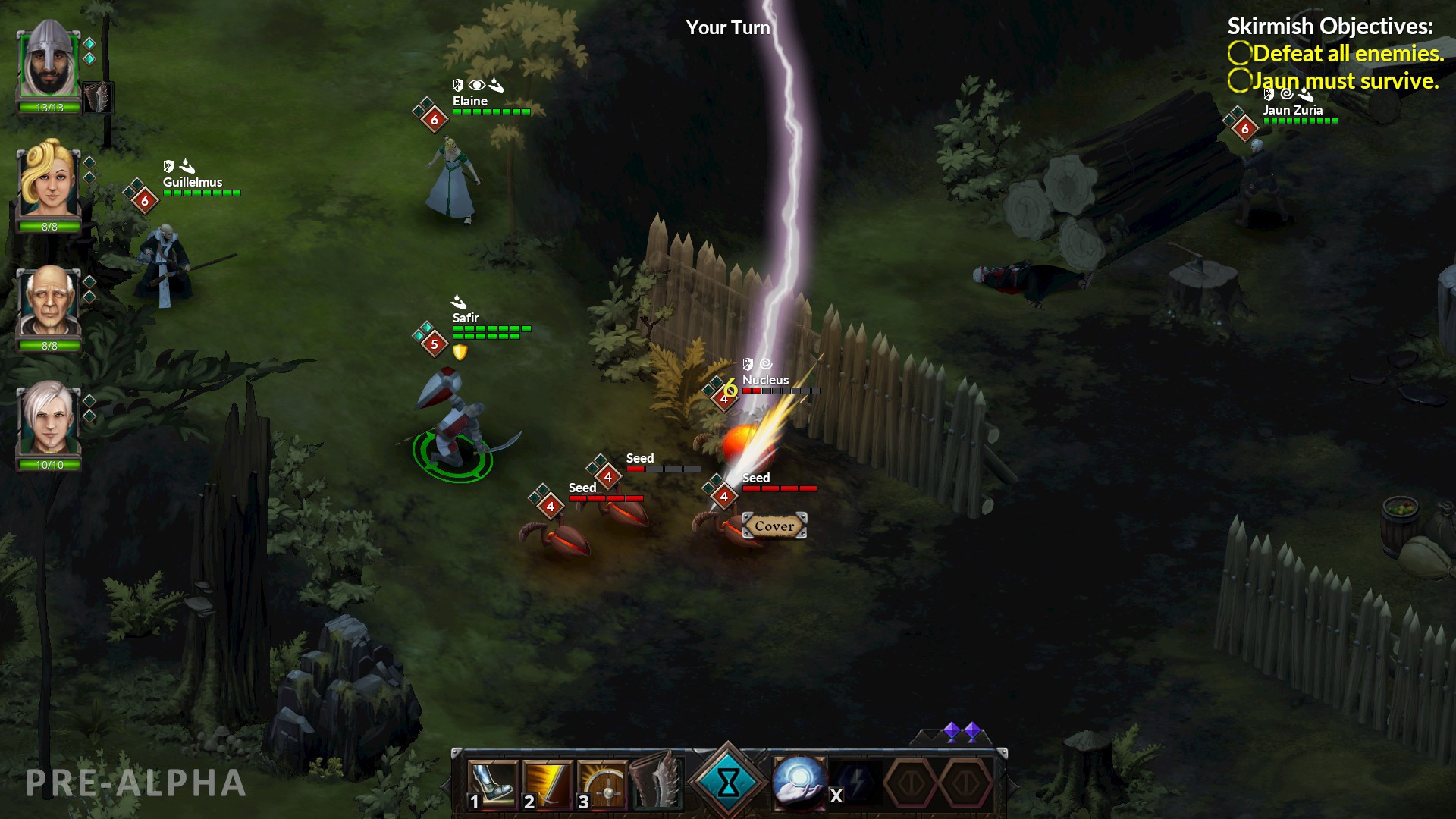Image resolution: width=1456 pixels, height=819 pixels.
Task: Click the Cover tag beside the Seed
Action: click(773, 524)
